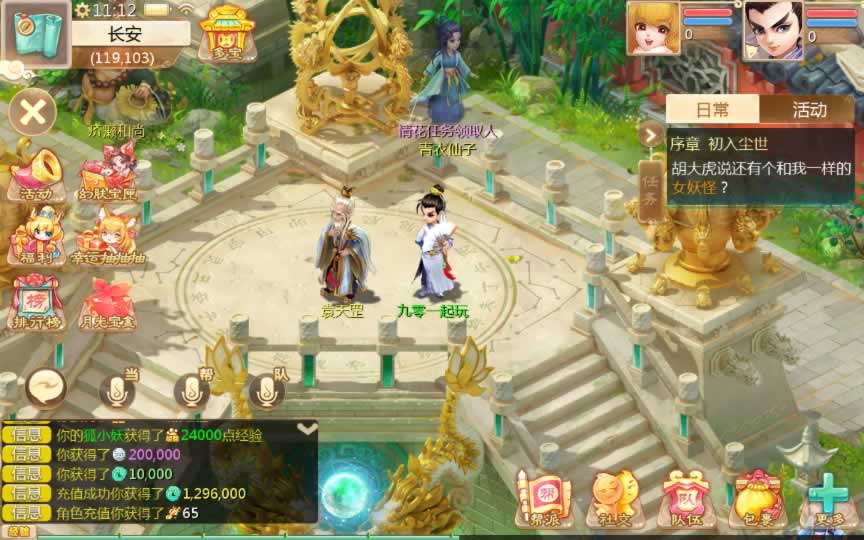Open the 包裹 inventory bag

click(758, 497)
